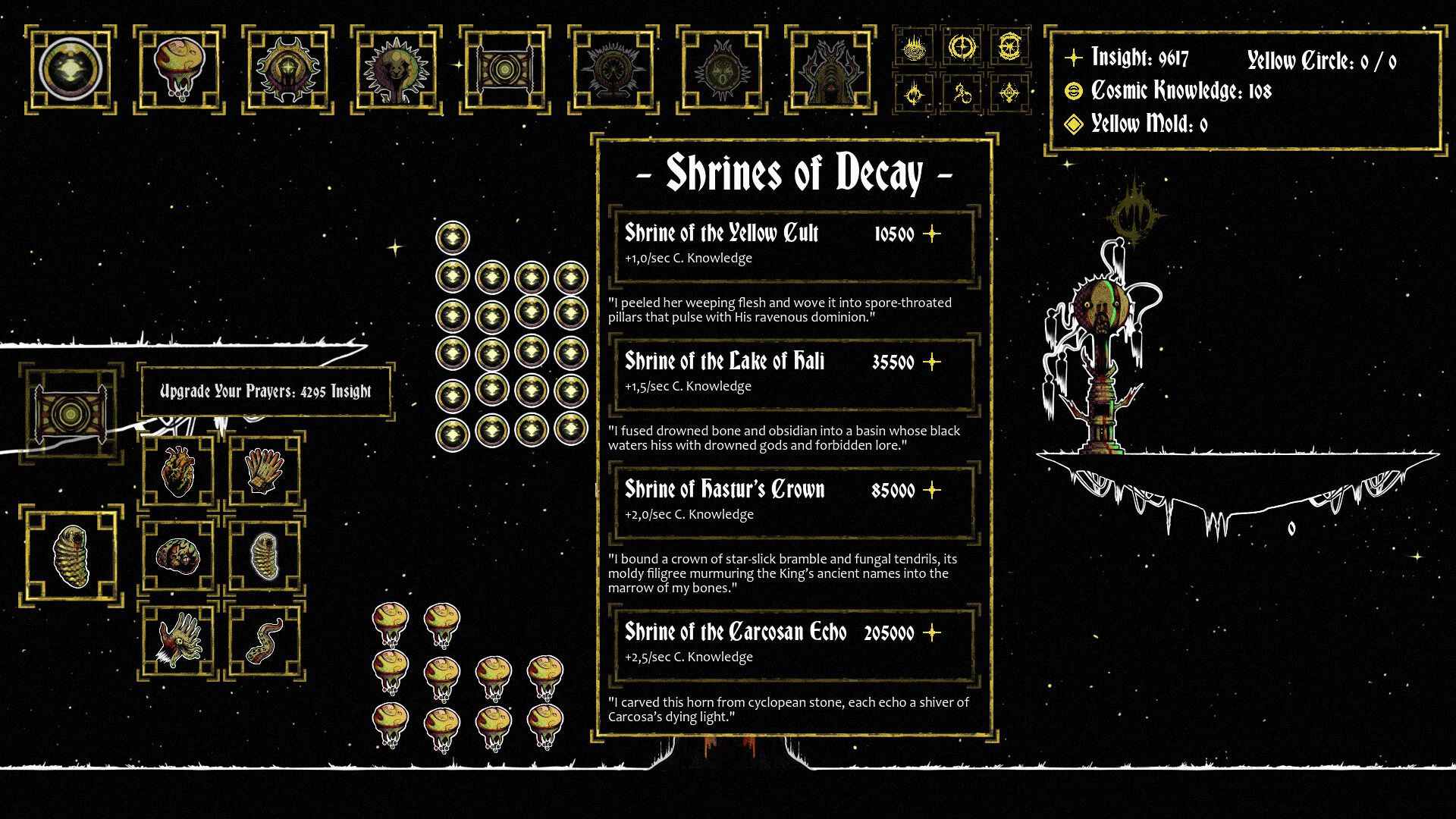The height and width of the screenshot is (819, 1456).
Task: Select the anatomical heart item slot
Action: click(x=178, y=471)
